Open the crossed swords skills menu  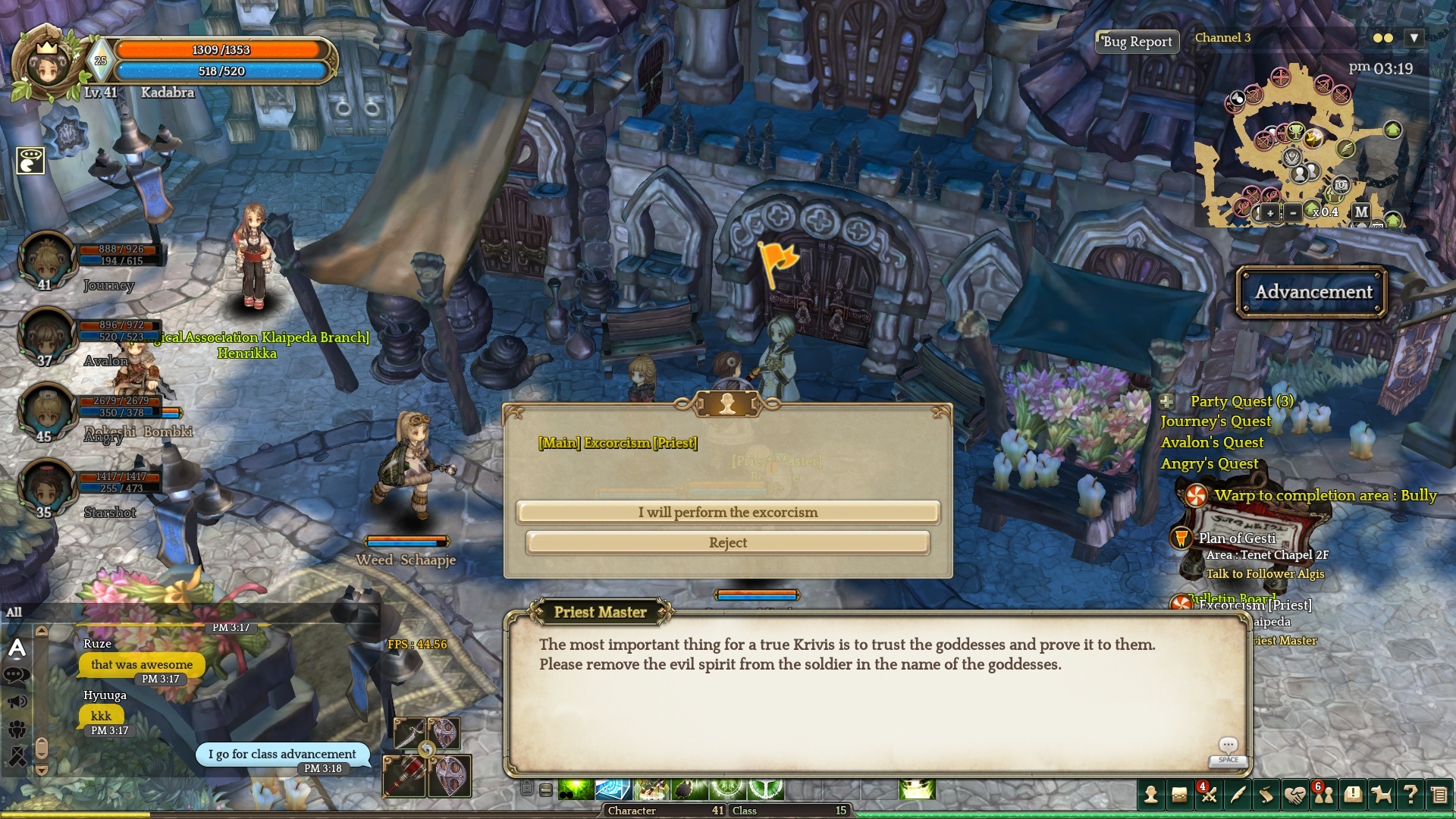pyautogui.click(x=1208, y=795)
